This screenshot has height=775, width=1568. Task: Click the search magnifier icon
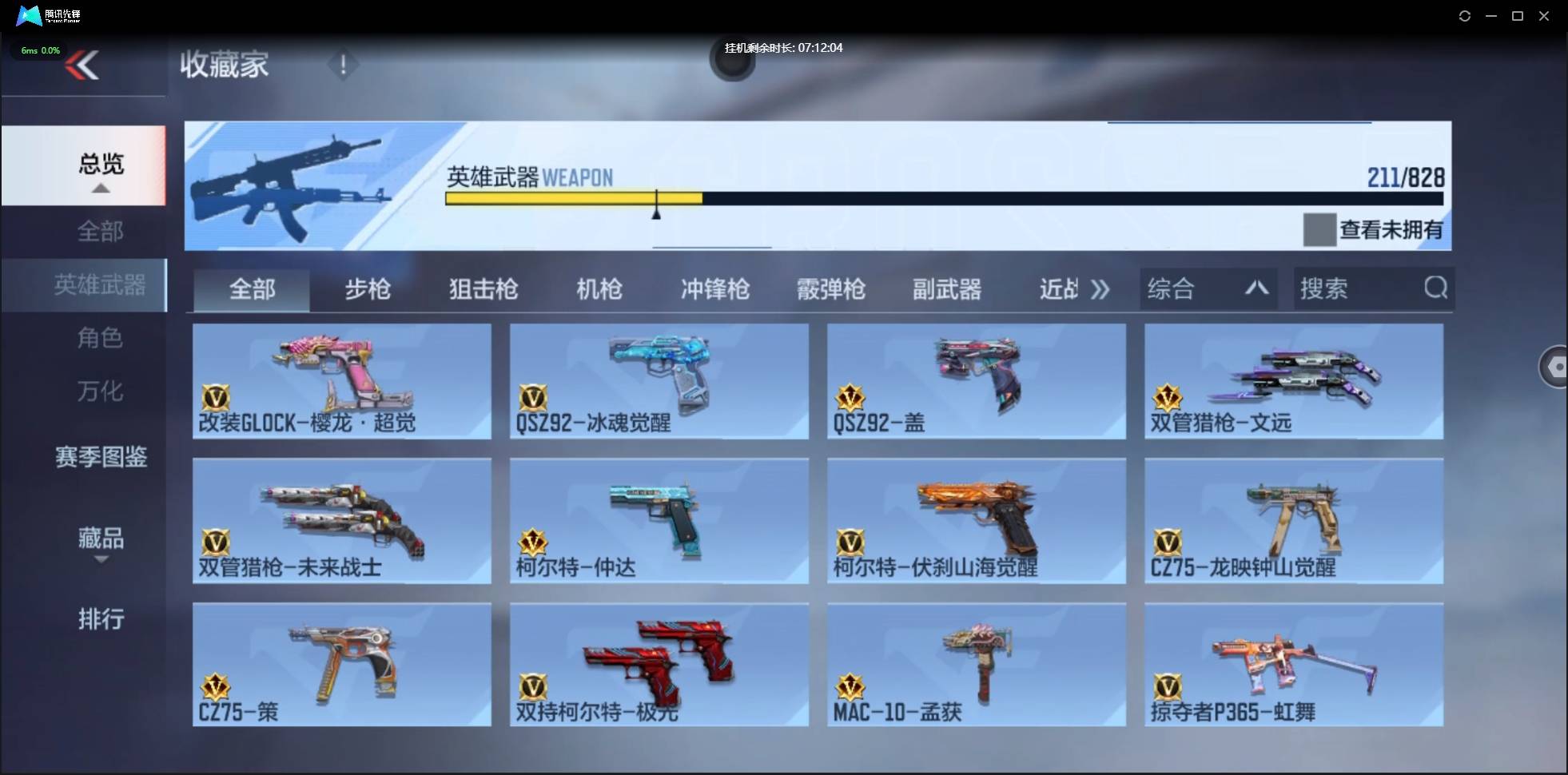click(1436, 288)
